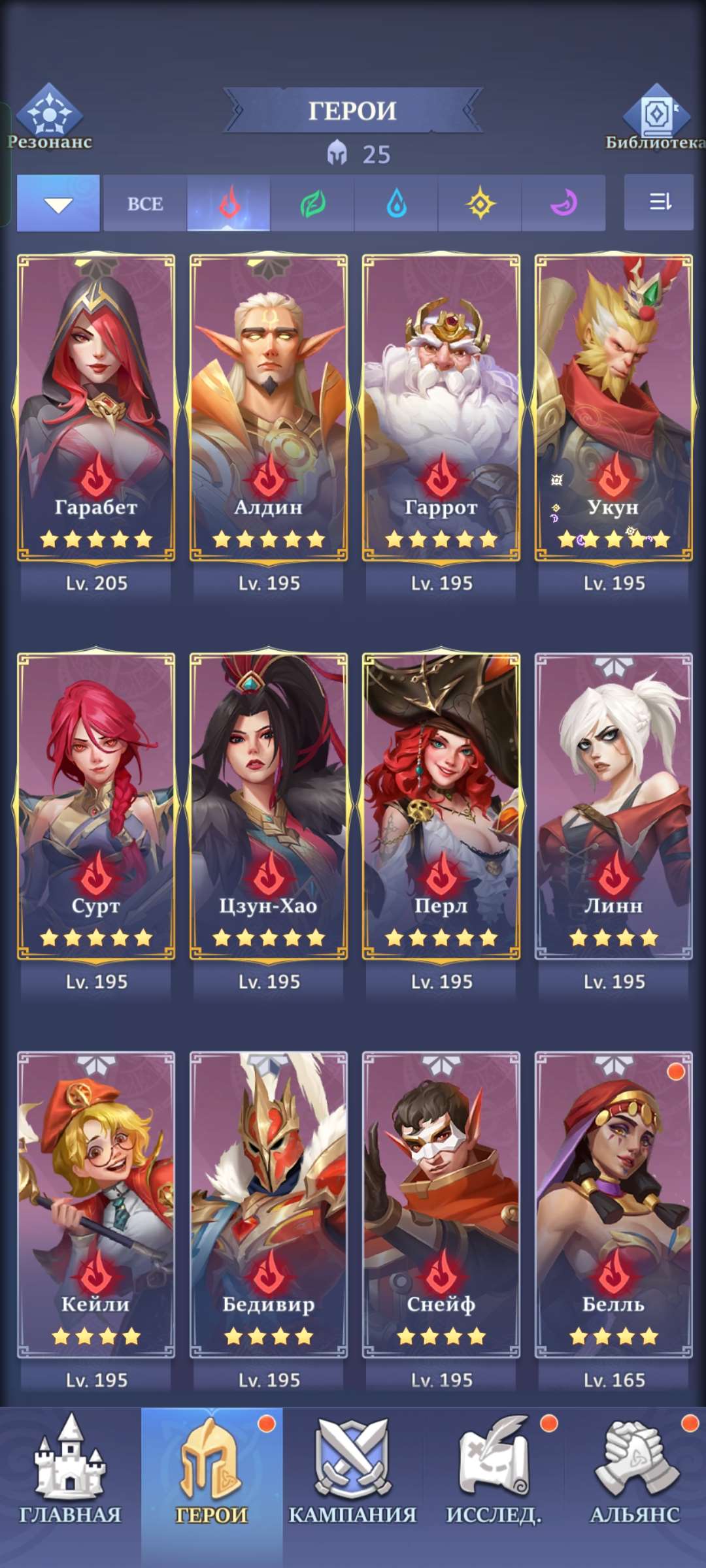Select hero card Гарабет

point(96,408)
